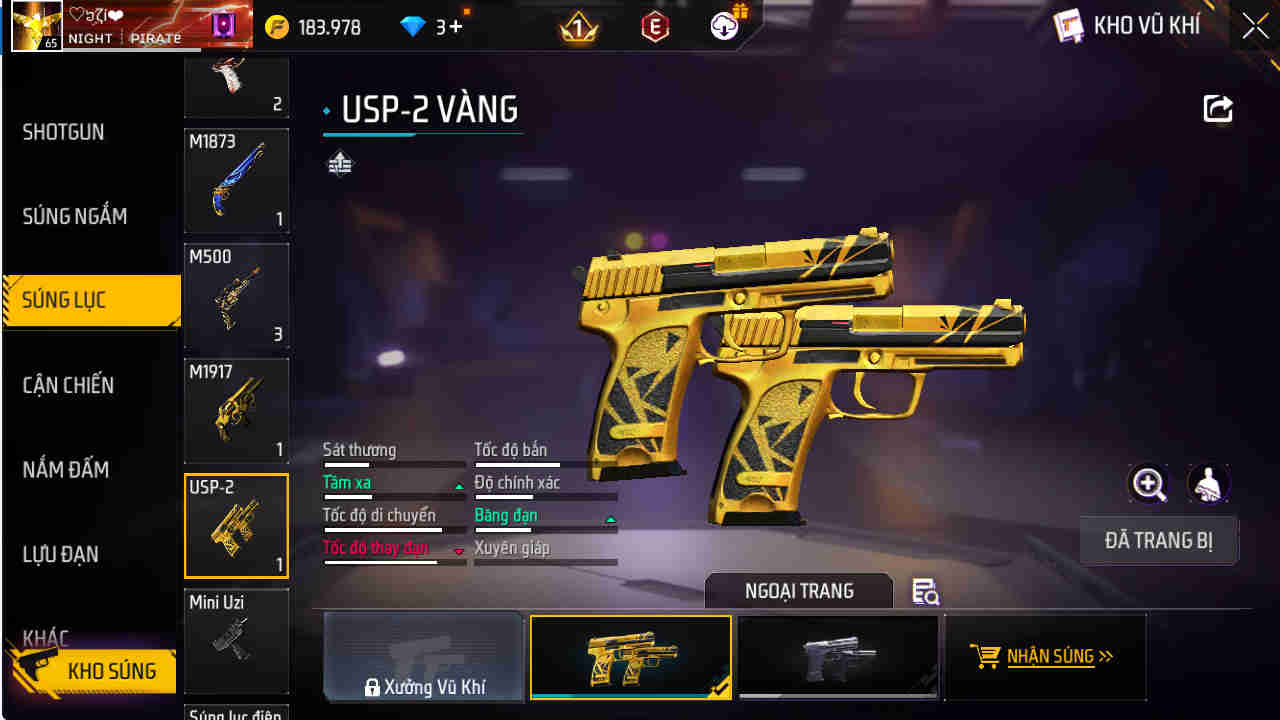Select the SHOTGUN category tab
The width and height of the screenshot is (1280, 720).
click(x=62, y=132)
